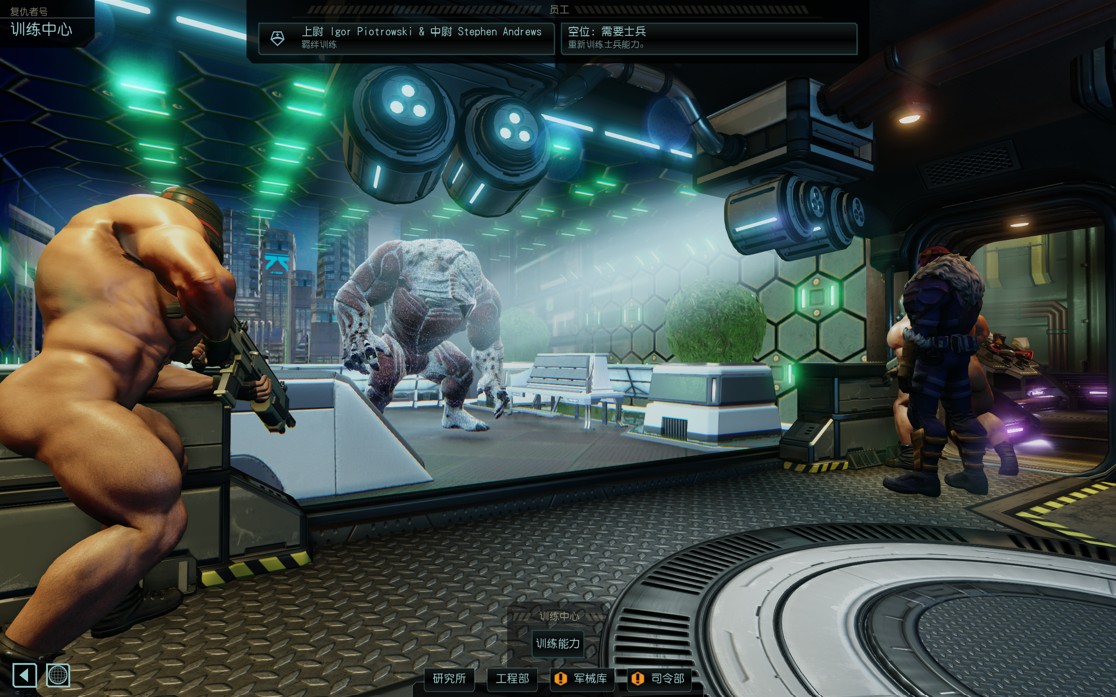Click the 训练能力 button

point(557,644)
